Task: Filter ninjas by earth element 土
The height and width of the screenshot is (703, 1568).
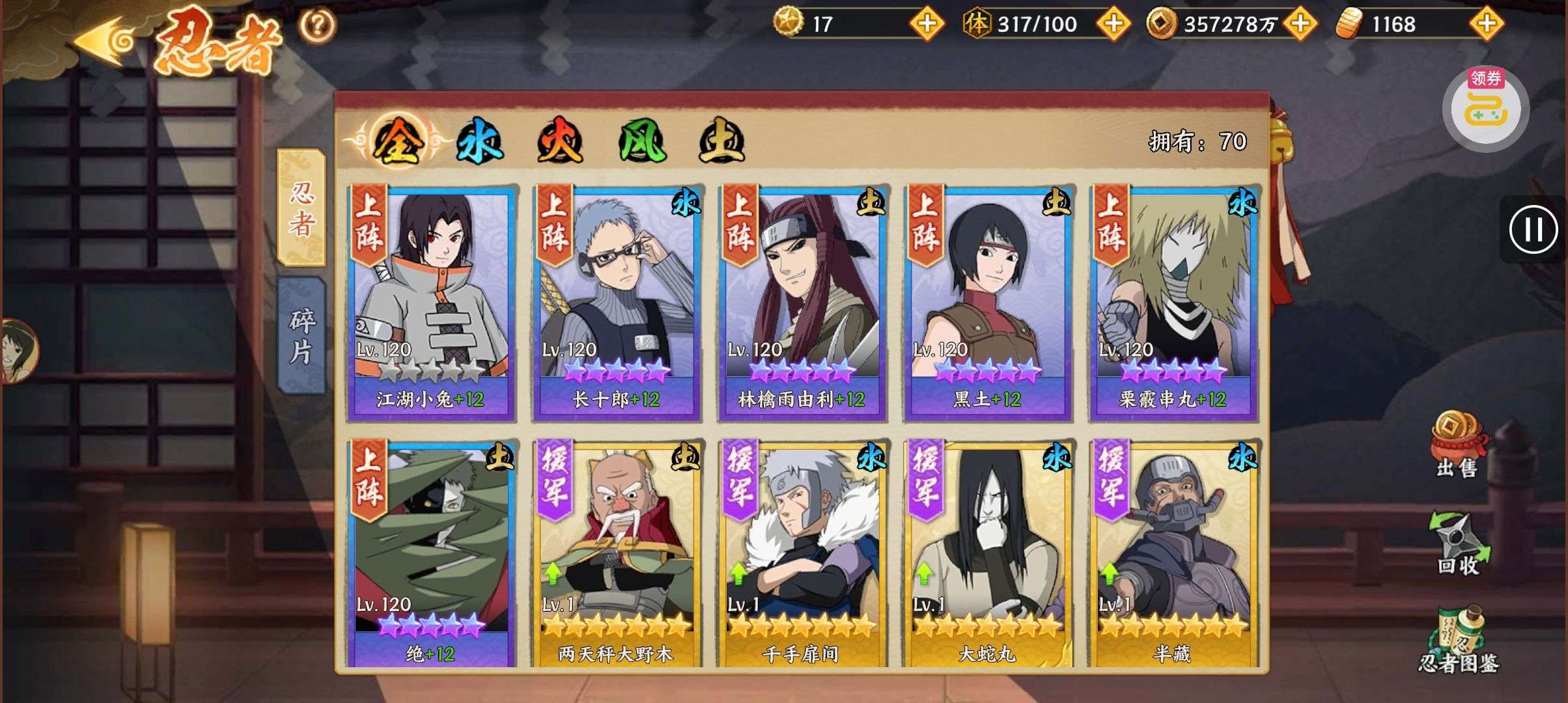Action: click(721, 141)
